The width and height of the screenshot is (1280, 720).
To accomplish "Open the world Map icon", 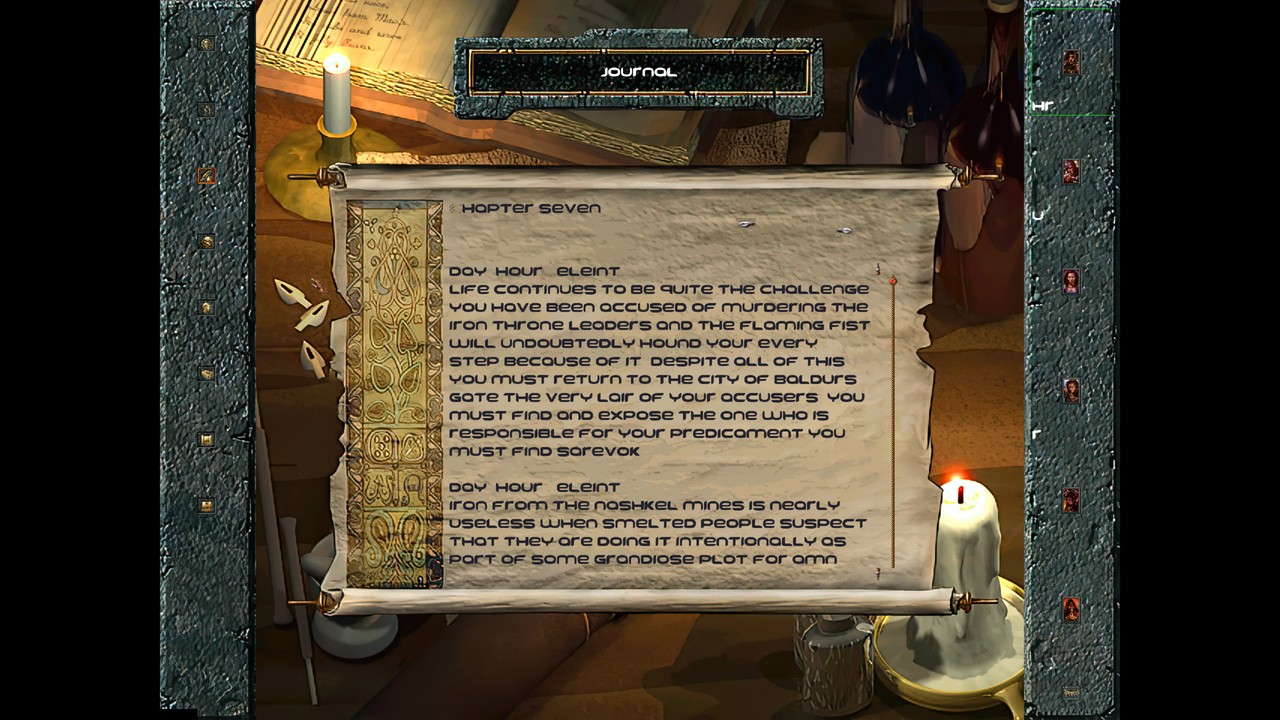I will 208,109.
